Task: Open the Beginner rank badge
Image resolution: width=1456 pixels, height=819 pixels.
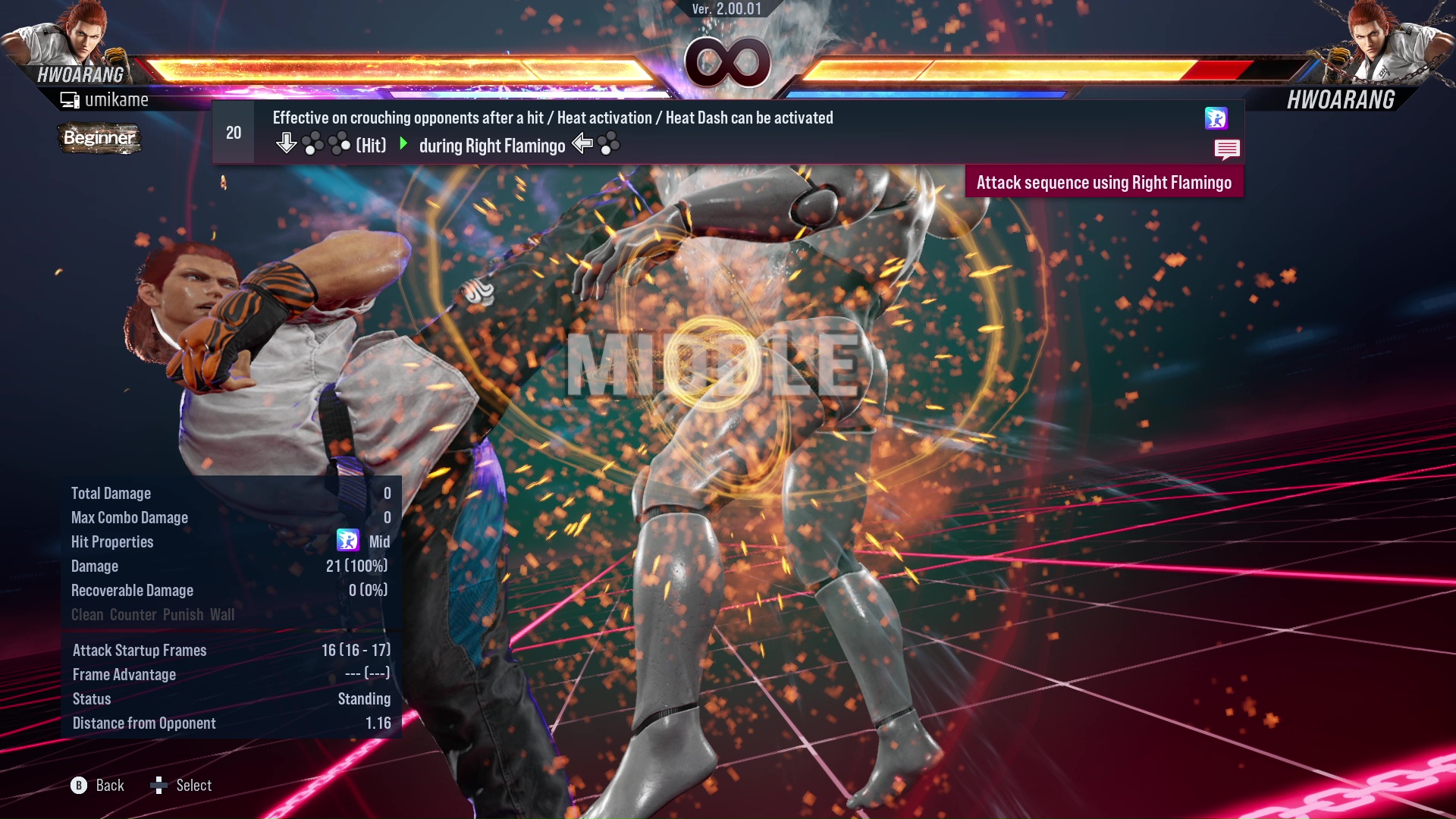Action: coord(99,139)
